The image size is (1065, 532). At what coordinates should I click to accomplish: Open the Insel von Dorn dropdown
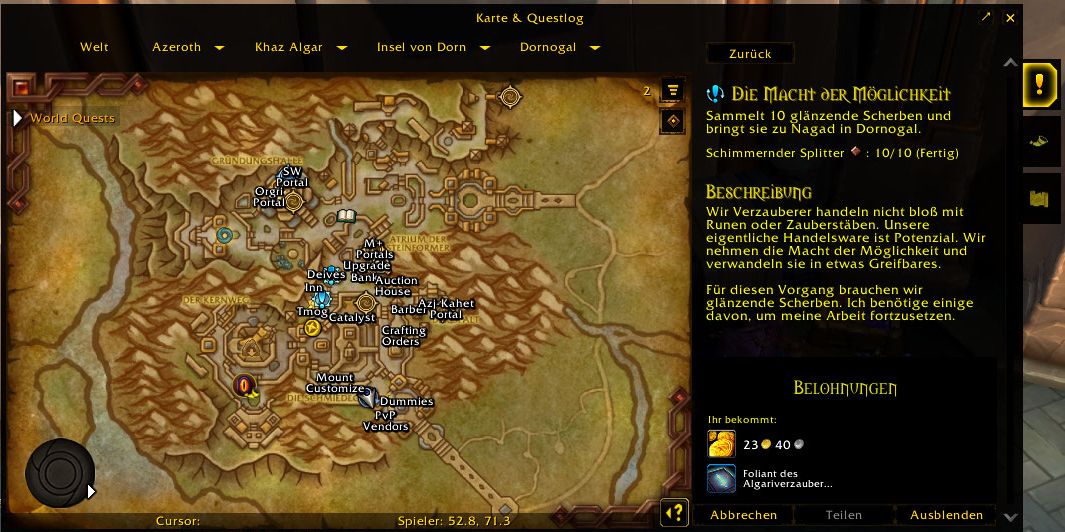[485, 48]
